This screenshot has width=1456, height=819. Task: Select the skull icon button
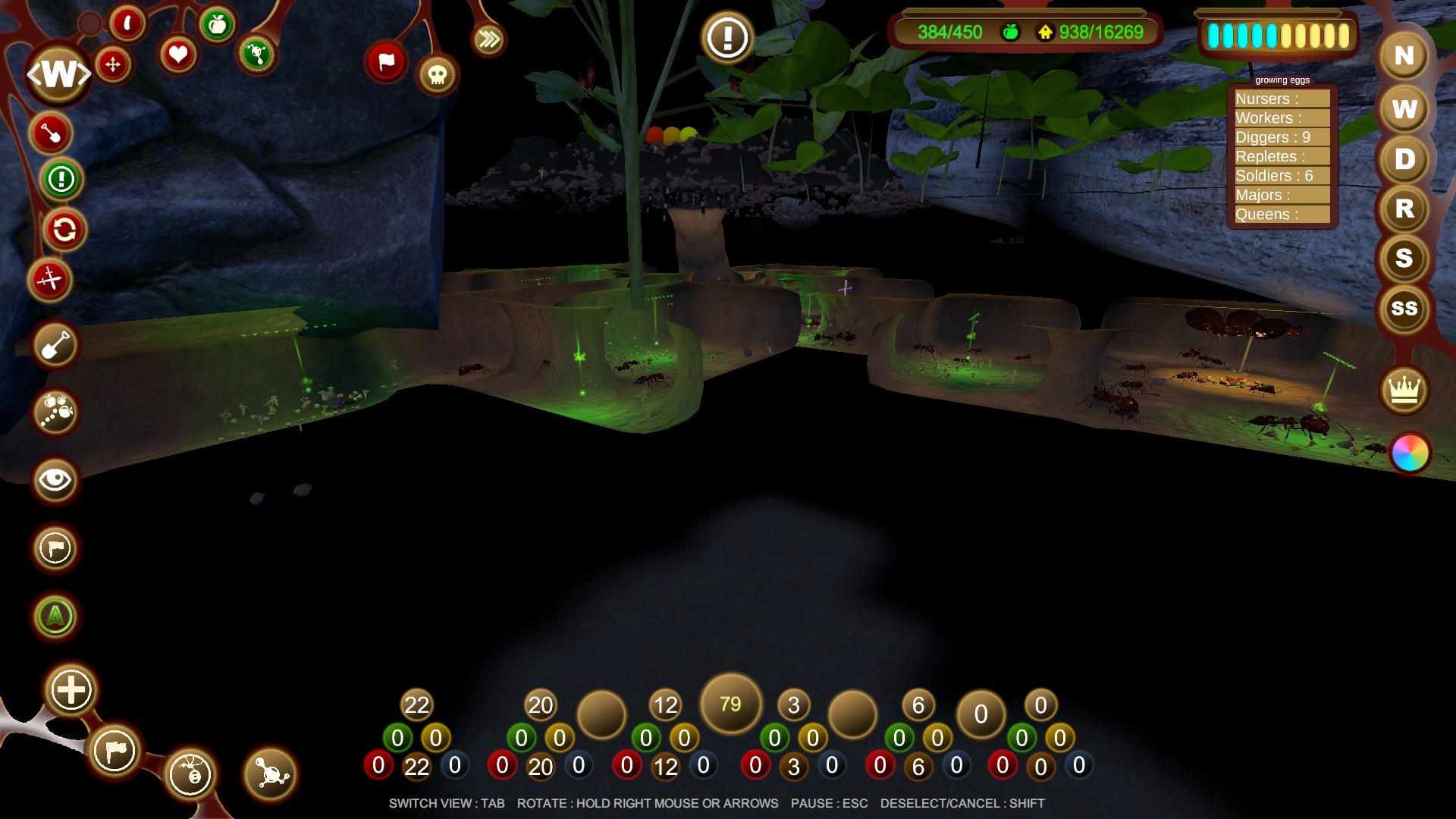(437, 74)
